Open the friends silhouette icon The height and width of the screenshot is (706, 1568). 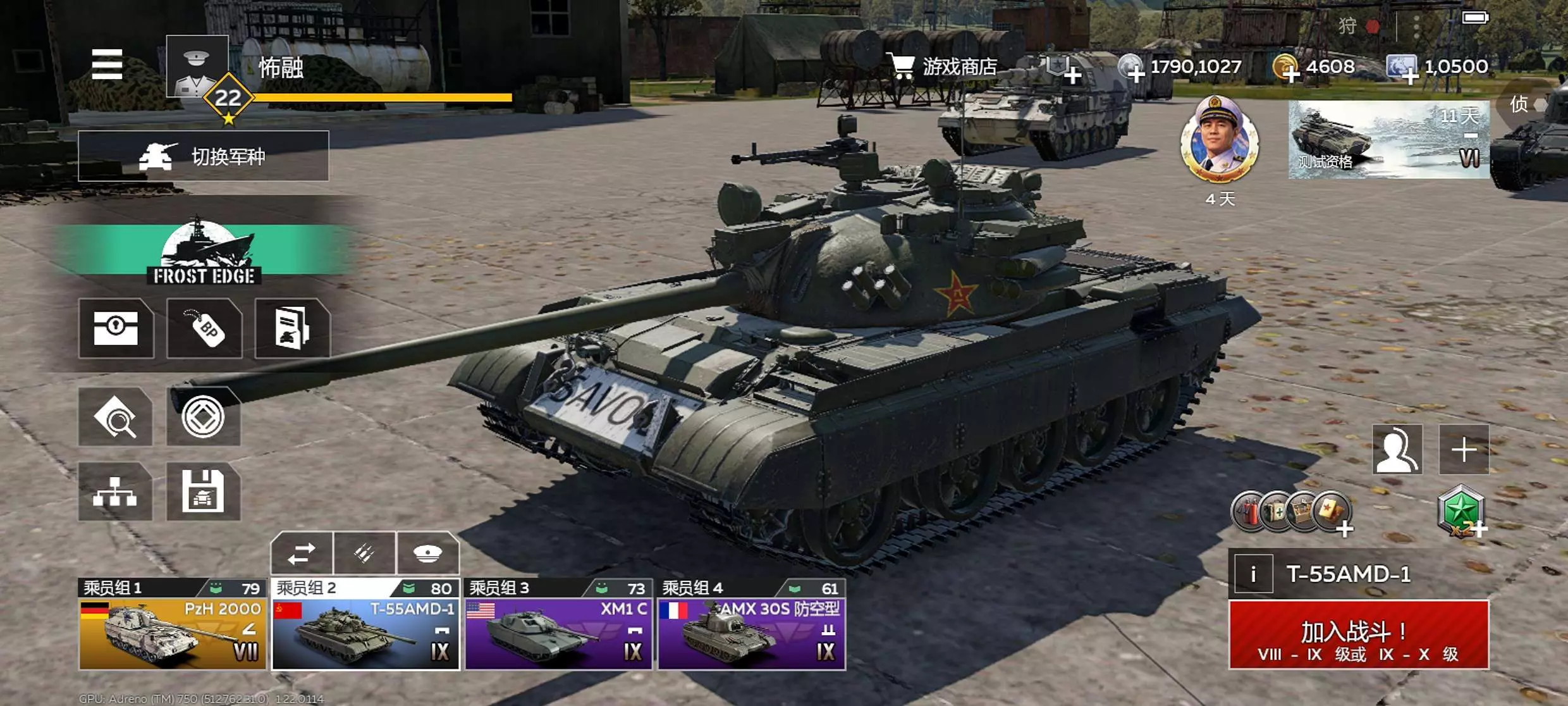[x=1397, y=450]
